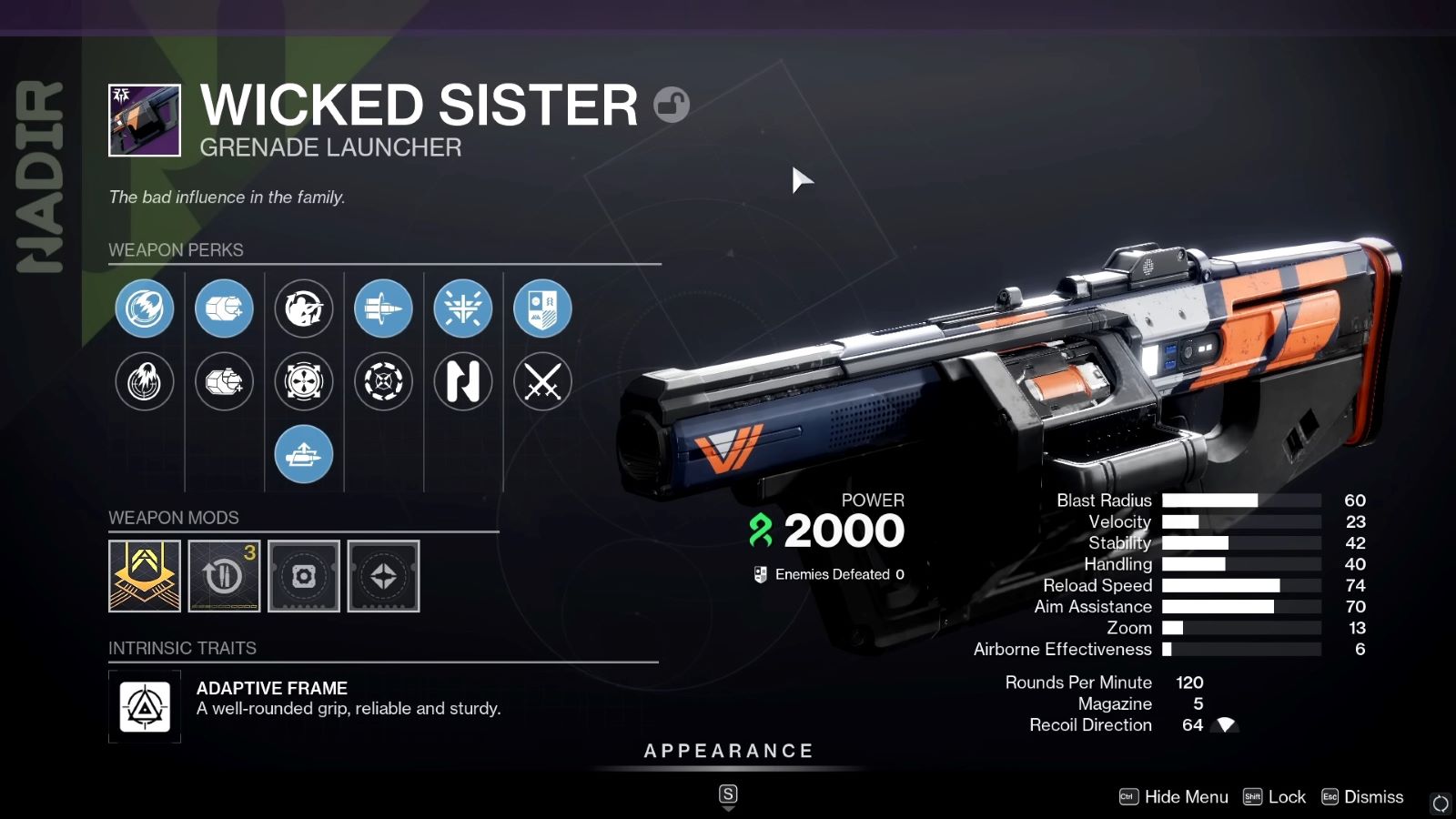Click the empty gear-icon mod socket
This screenshot has height=819, width=1456.
pos(304,575)
